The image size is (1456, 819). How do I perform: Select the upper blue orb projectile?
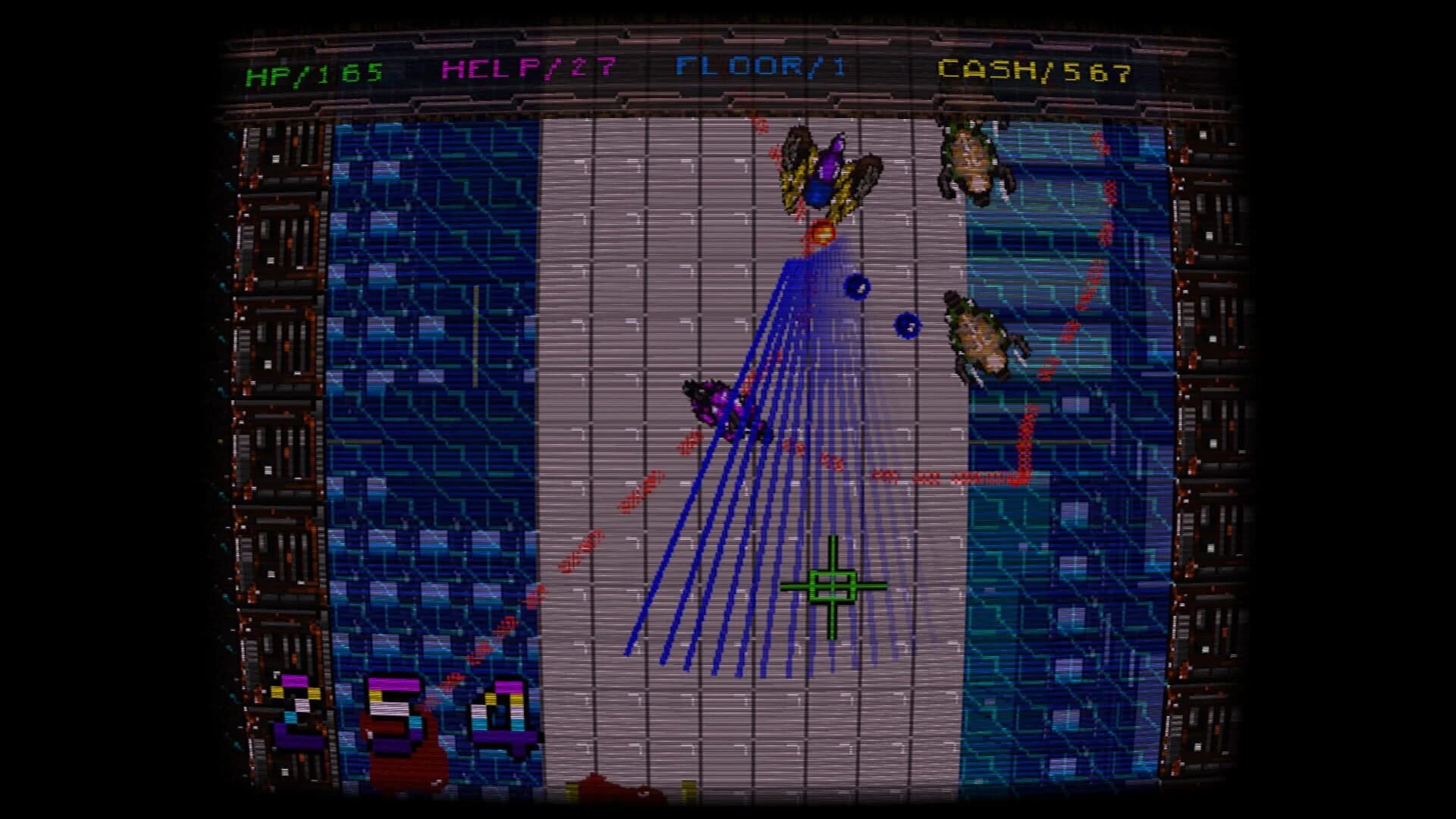(858, 287)
